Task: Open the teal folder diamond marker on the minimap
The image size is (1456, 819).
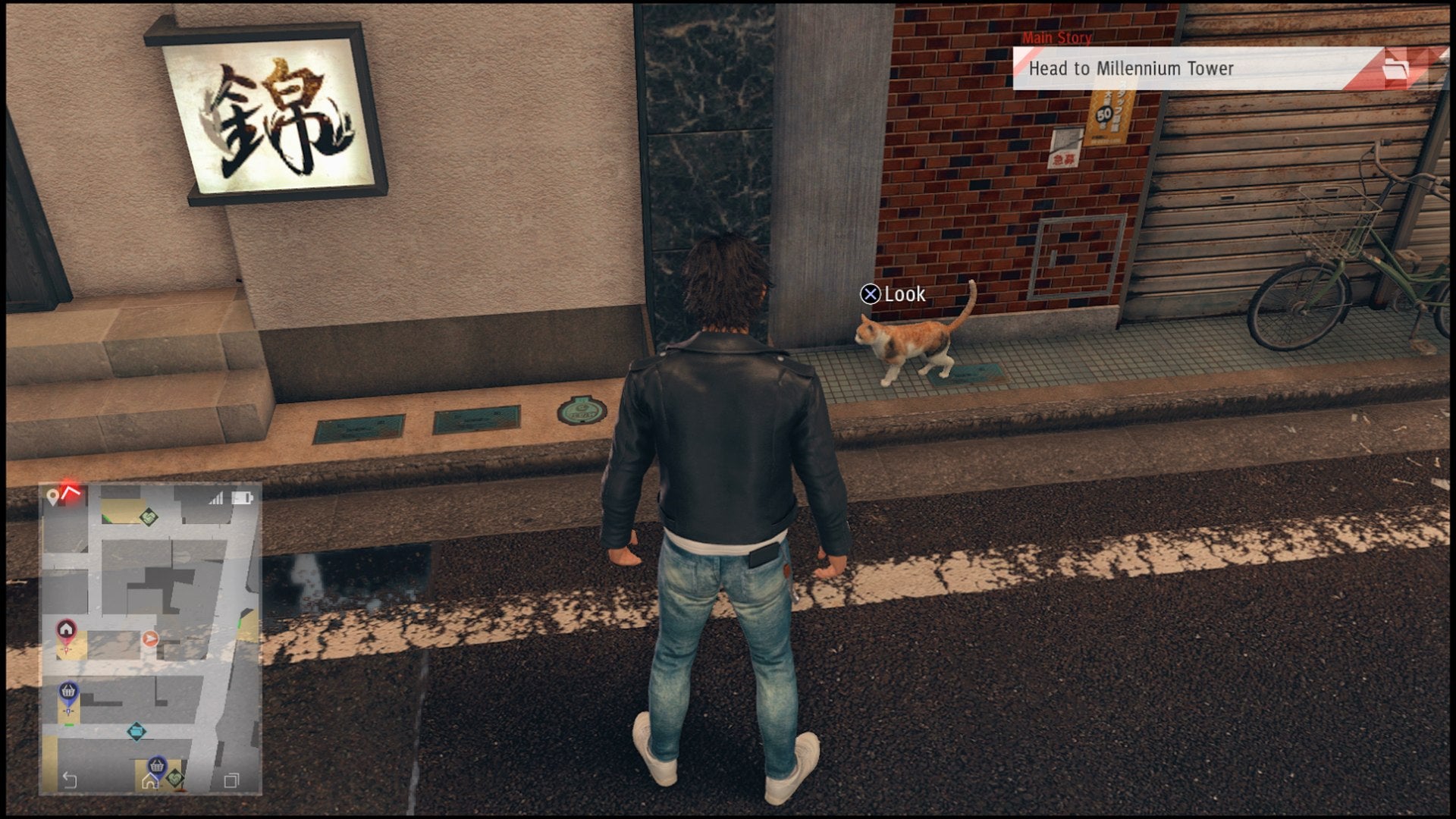Action: 136,732
